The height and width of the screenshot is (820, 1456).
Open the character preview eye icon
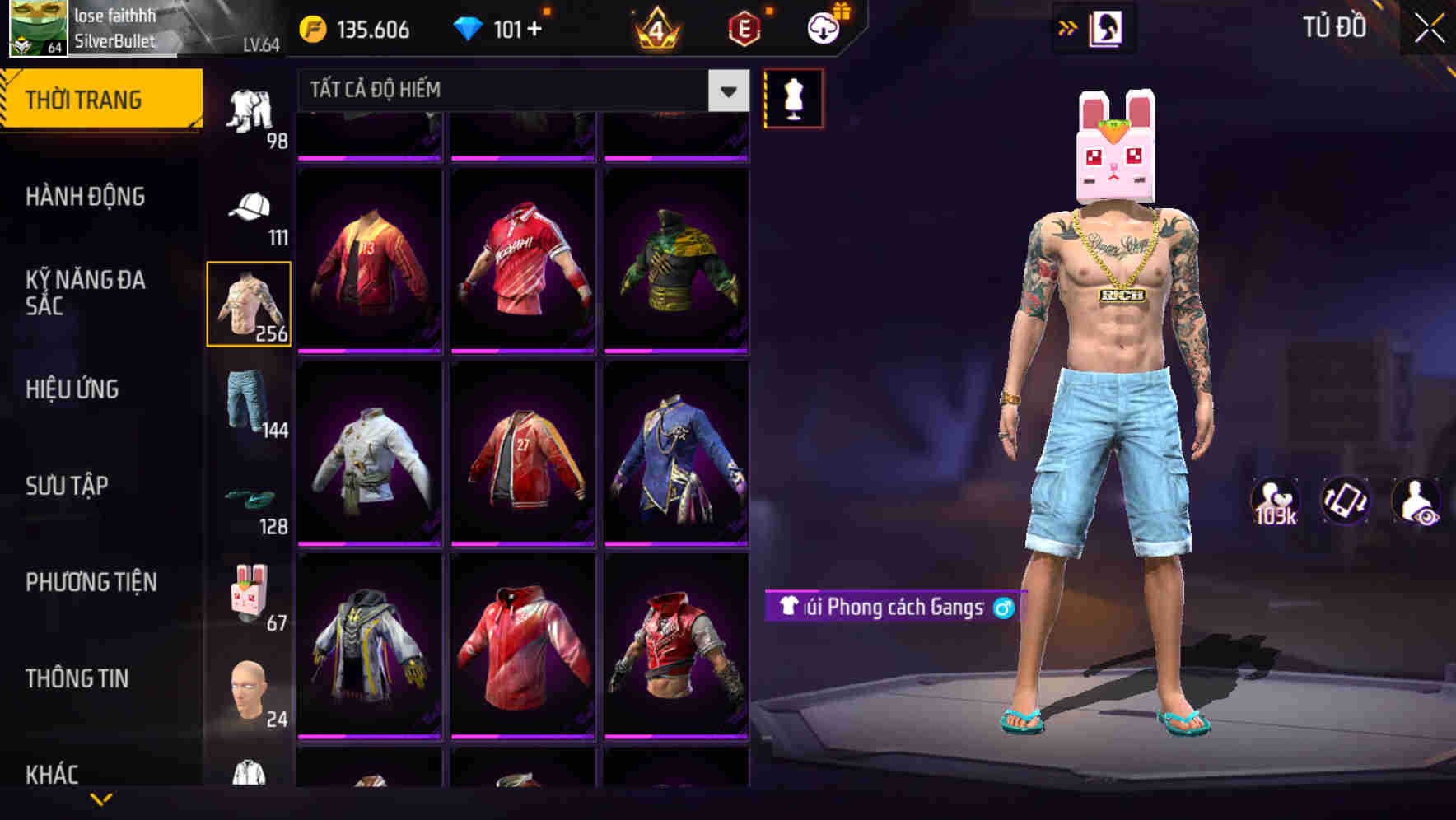pos(1418,501)
